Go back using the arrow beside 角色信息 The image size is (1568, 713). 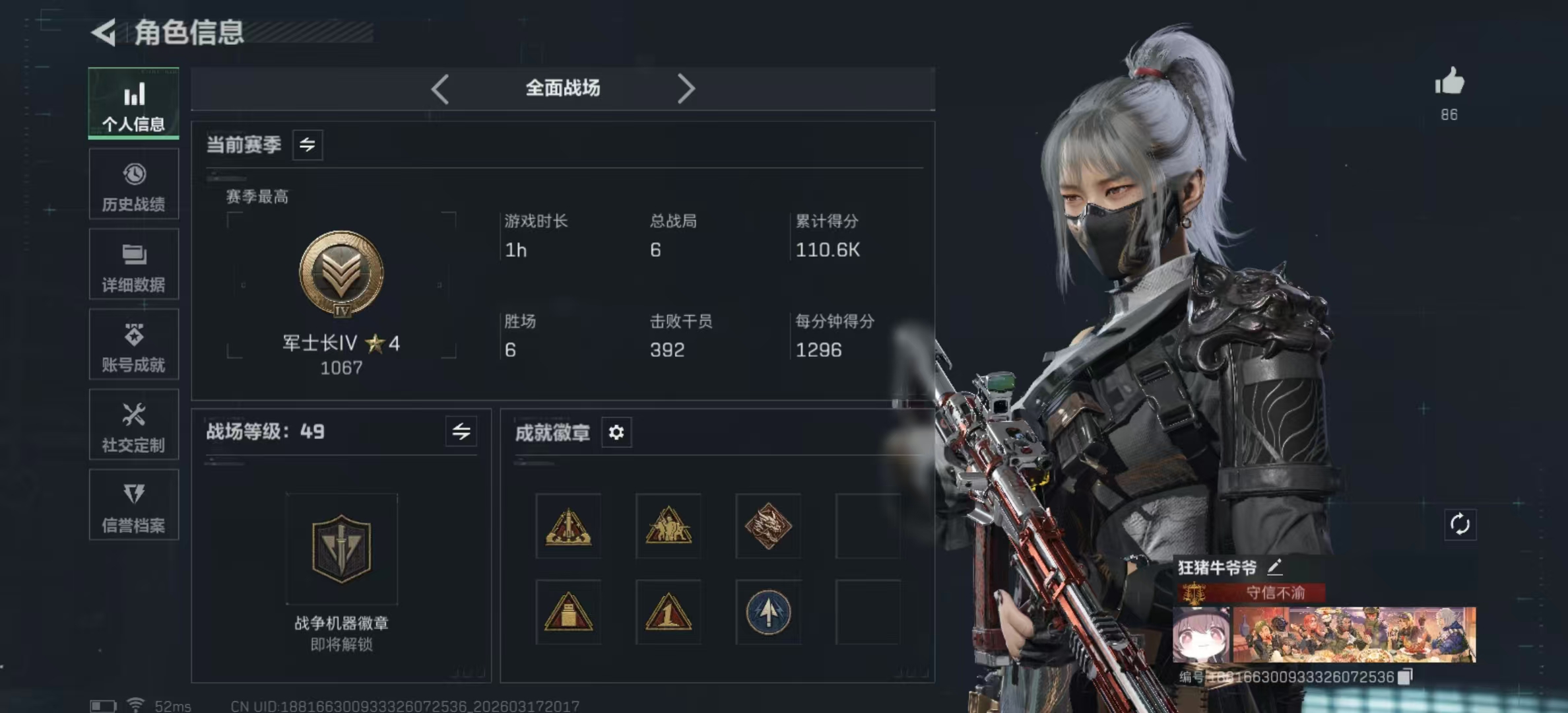pyautogui.click(x=104, y=32)
